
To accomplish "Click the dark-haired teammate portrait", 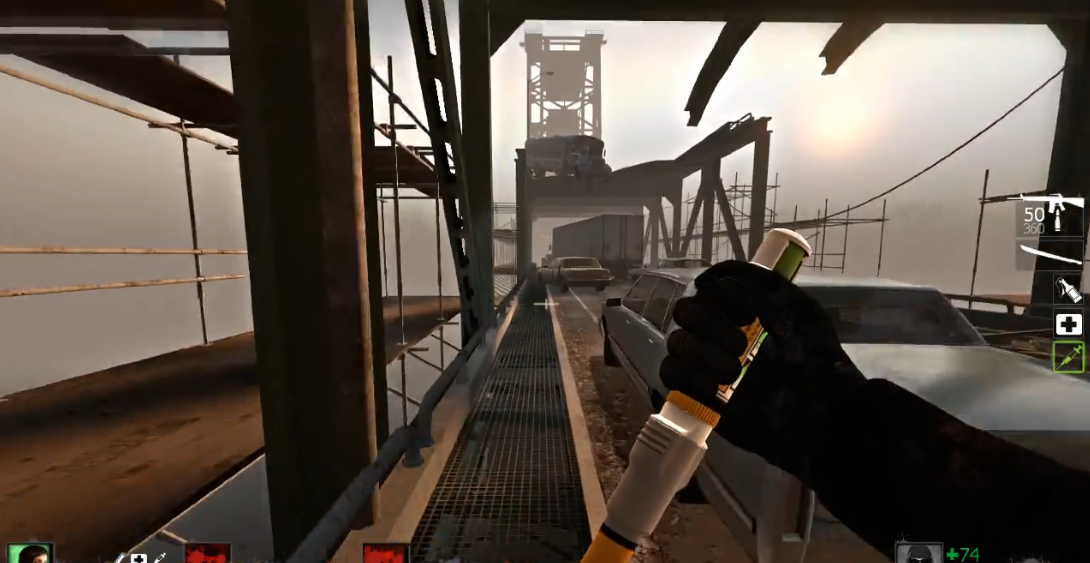I will 28,553.
